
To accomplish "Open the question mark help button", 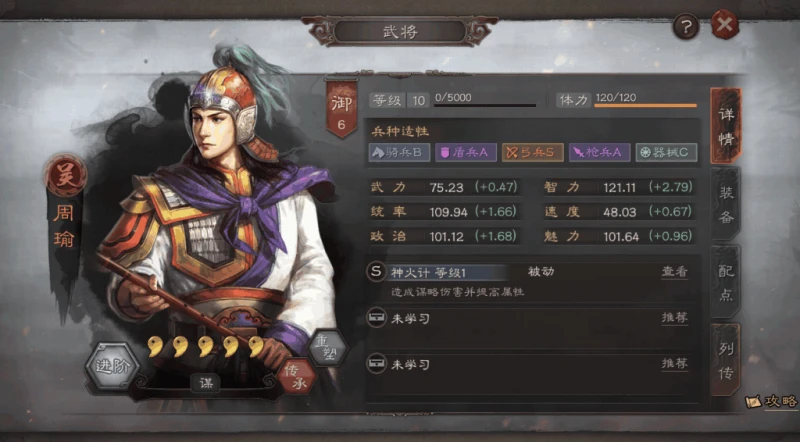I will (685, 26).
